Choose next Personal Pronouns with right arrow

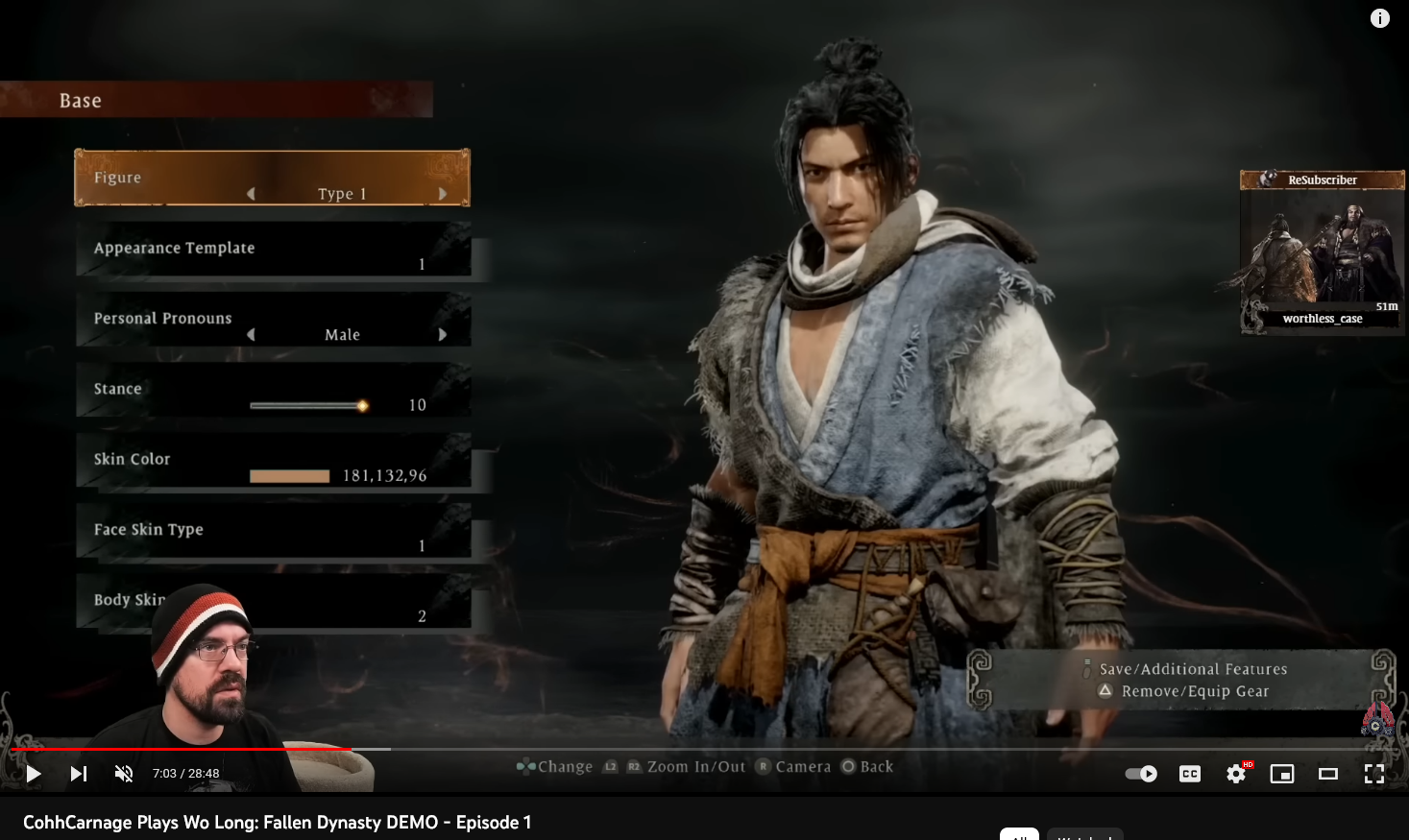(x=443, y=335)
